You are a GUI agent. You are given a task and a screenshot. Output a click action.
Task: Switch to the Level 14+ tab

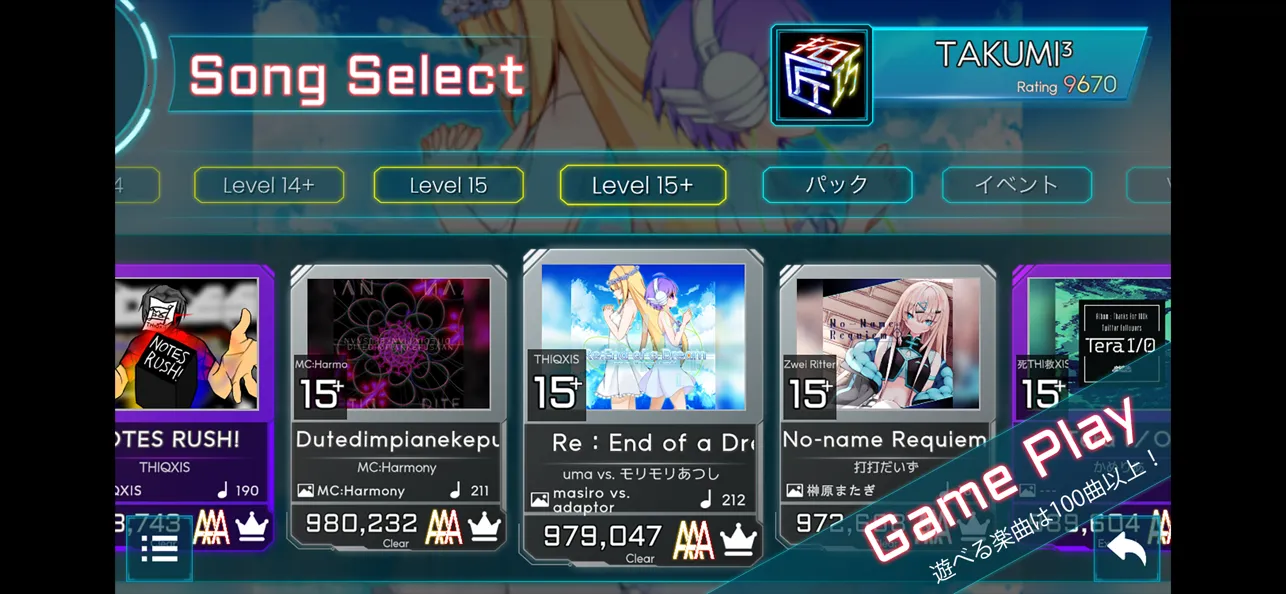click(269, 185)
